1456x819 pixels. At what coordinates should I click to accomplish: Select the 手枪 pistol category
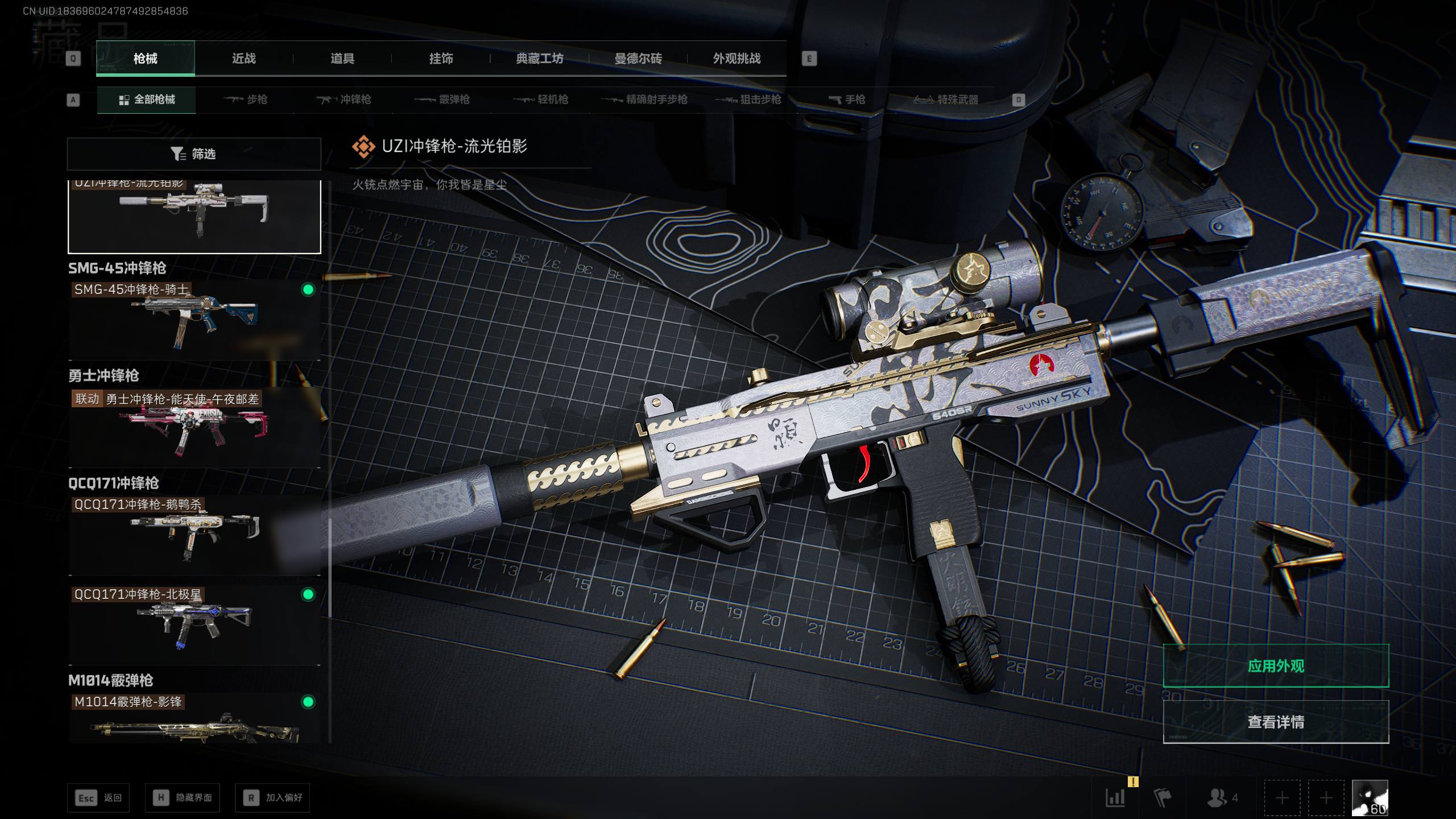pyautogui.click(x=847, y=100)
